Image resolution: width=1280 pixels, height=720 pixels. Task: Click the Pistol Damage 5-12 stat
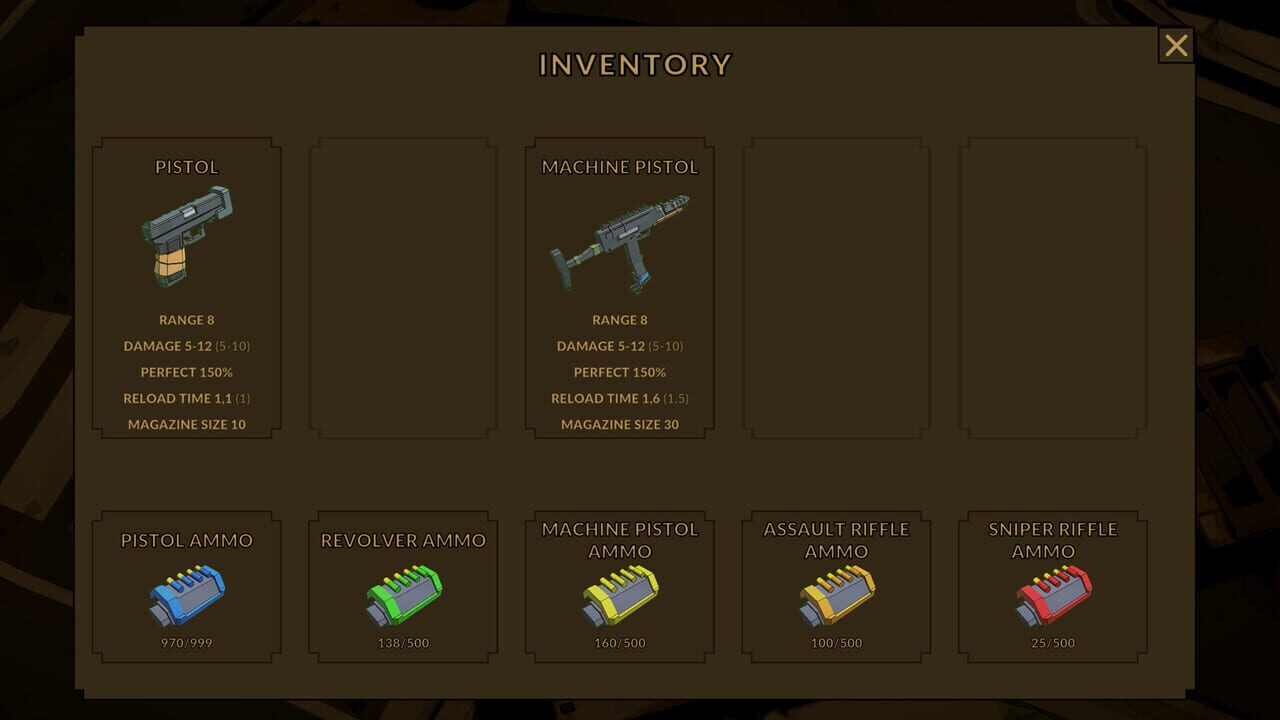(x=186, y=346)
